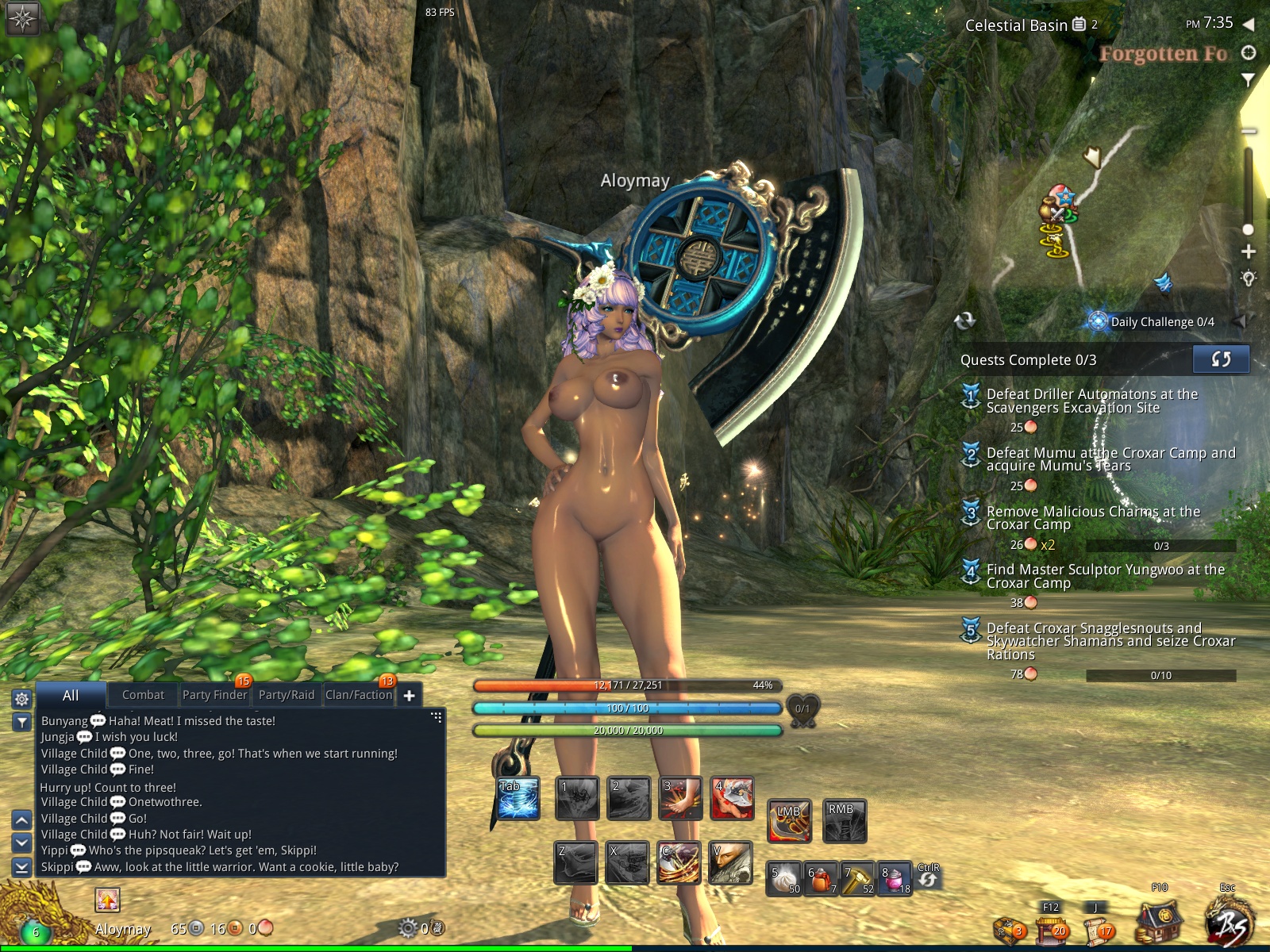This screenshot has width=1270, height=952.
Task: Zoom in the minimap with plus button
Action: coord(1249,252)
